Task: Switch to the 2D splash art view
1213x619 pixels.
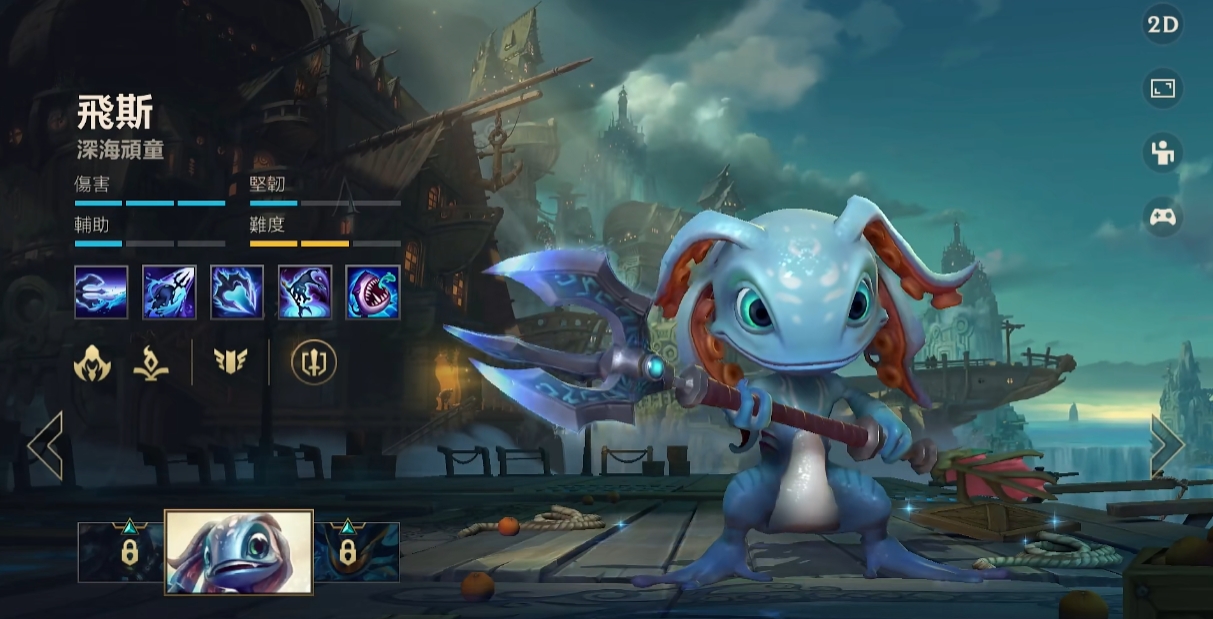Action: pos(1162,25)
